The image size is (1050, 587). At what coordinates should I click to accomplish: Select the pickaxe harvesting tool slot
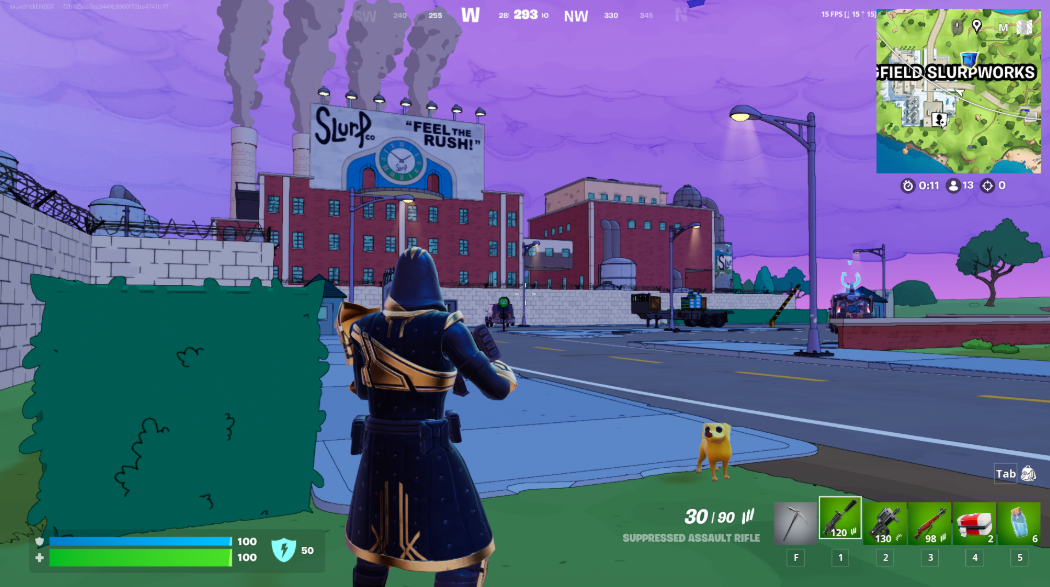click(x=795, y=522)
